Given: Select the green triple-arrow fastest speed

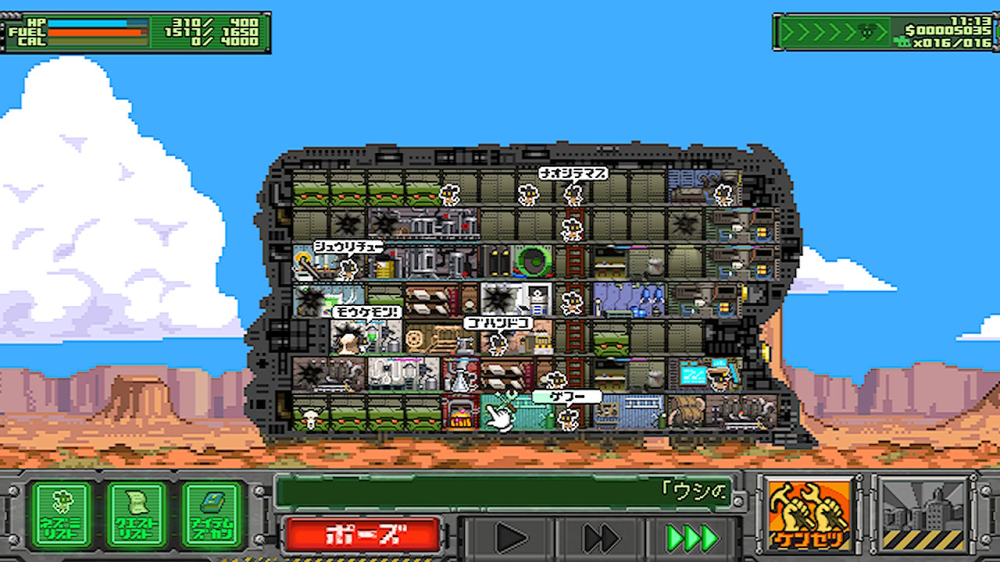Looking at the screenshot, I should pyautogui.click(x=692, y=538).
